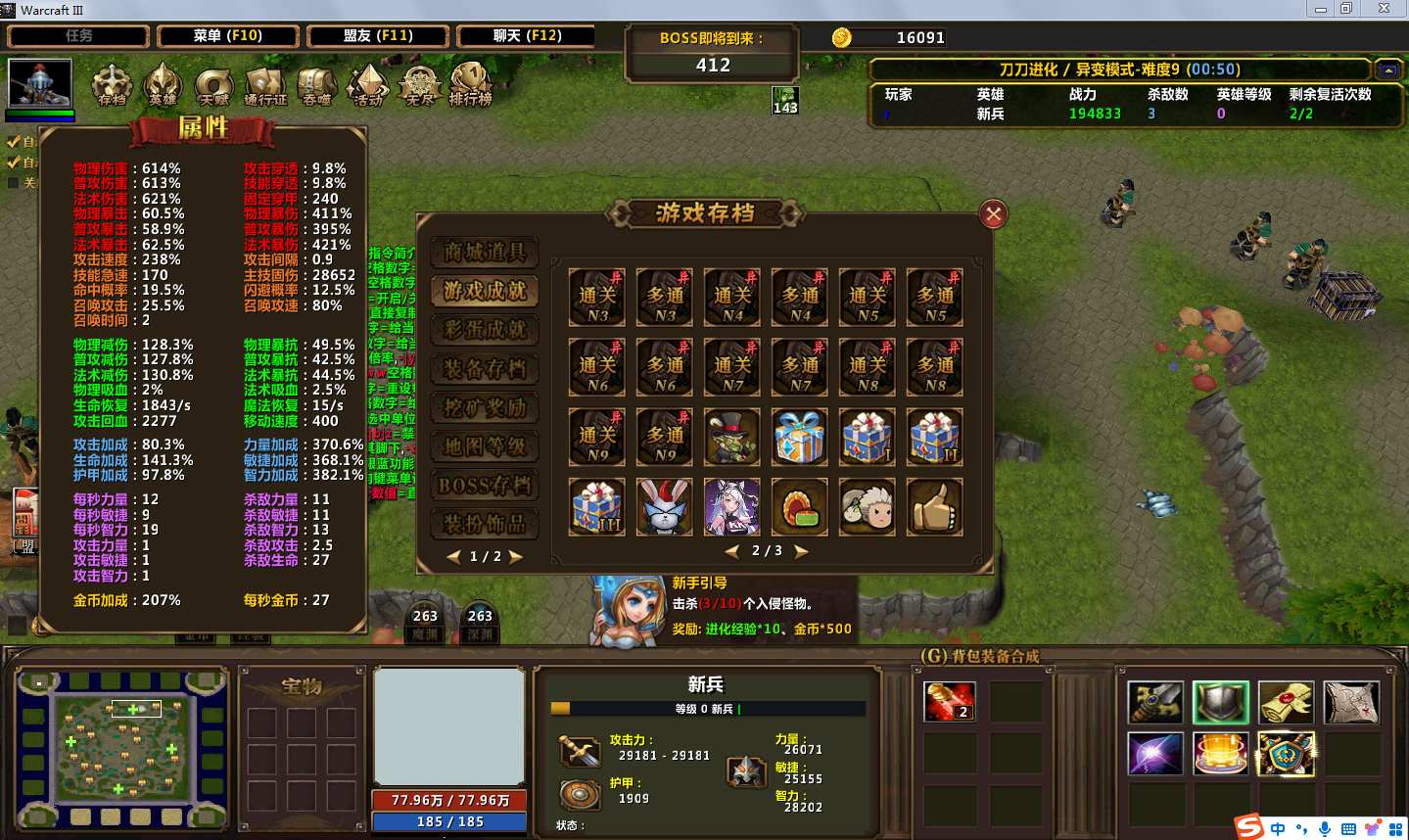Image resolution: width=1409 pixels, height=840 pixels.
Task: Minimize the Warcraft III window
Action: [1321, 9]
